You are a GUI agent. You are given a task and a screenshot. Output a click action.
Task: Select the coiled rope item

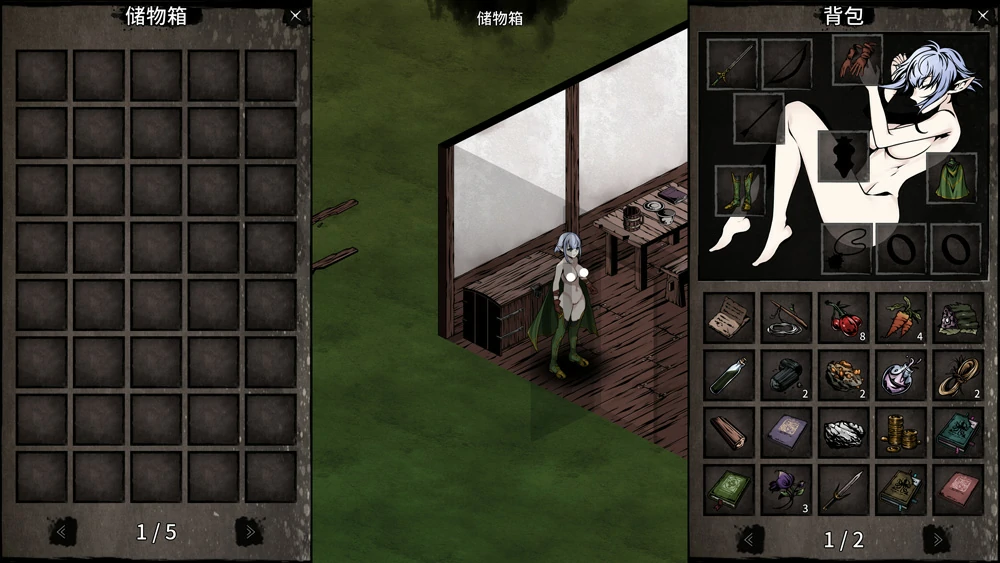(957, 375)
